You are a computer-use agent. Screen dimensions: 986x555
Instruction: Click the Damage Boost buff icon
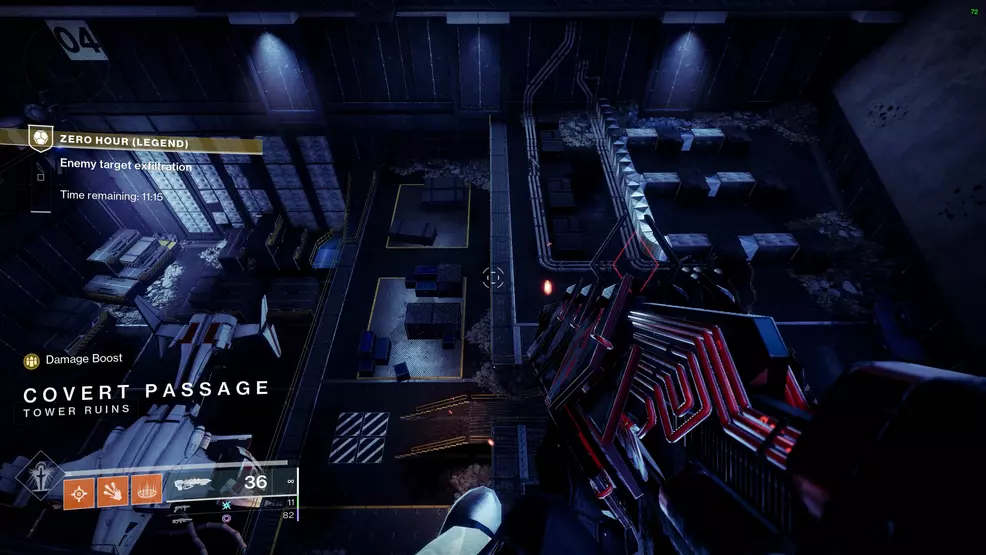pos(32,359)
